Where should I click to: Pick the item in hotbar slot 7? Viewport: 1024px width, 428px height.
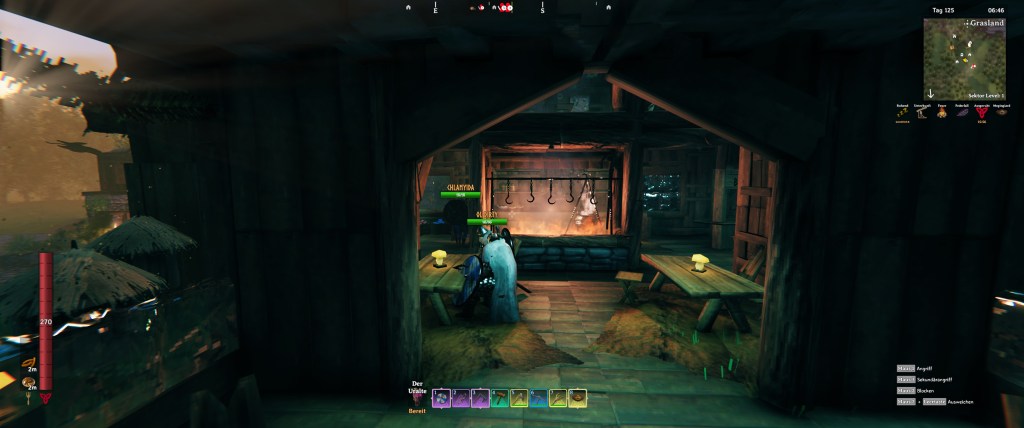point(558,398)
